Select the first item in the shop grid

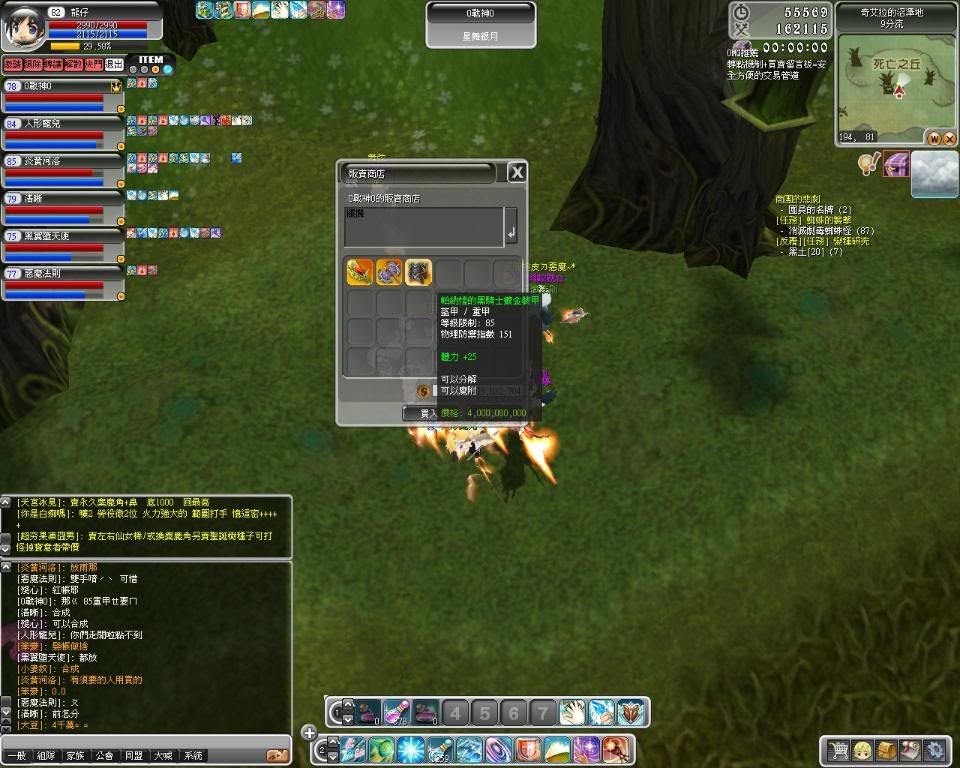[x=360, y=272]
